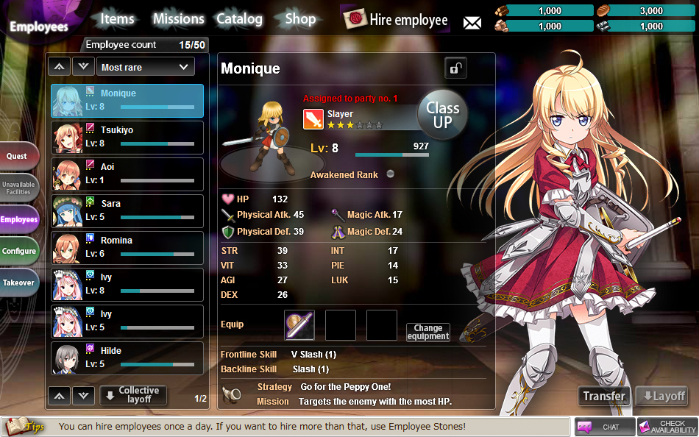
Task: Click the Change equipment button
Action: point(428,332)
